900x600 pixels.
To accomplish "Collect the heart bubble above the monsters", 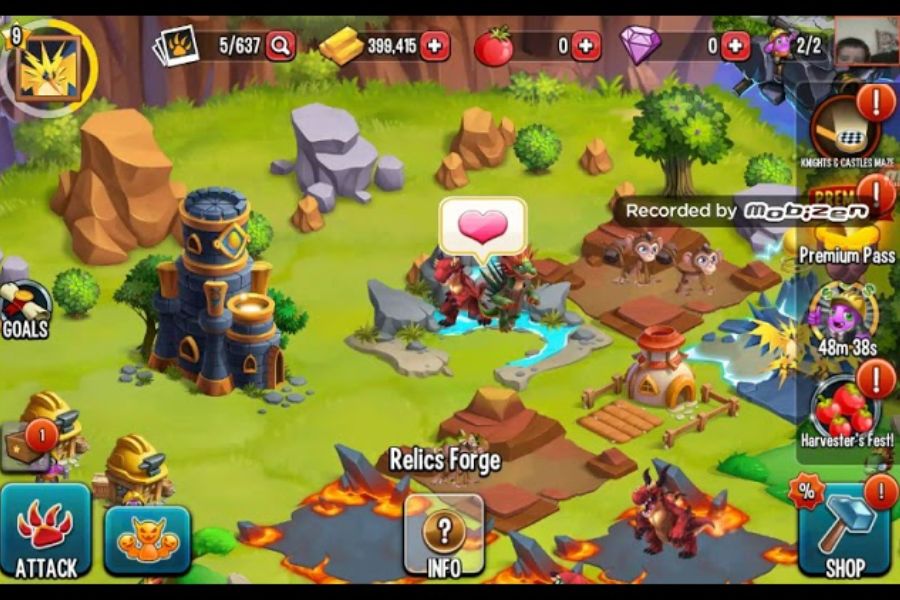I will (482, 227).
